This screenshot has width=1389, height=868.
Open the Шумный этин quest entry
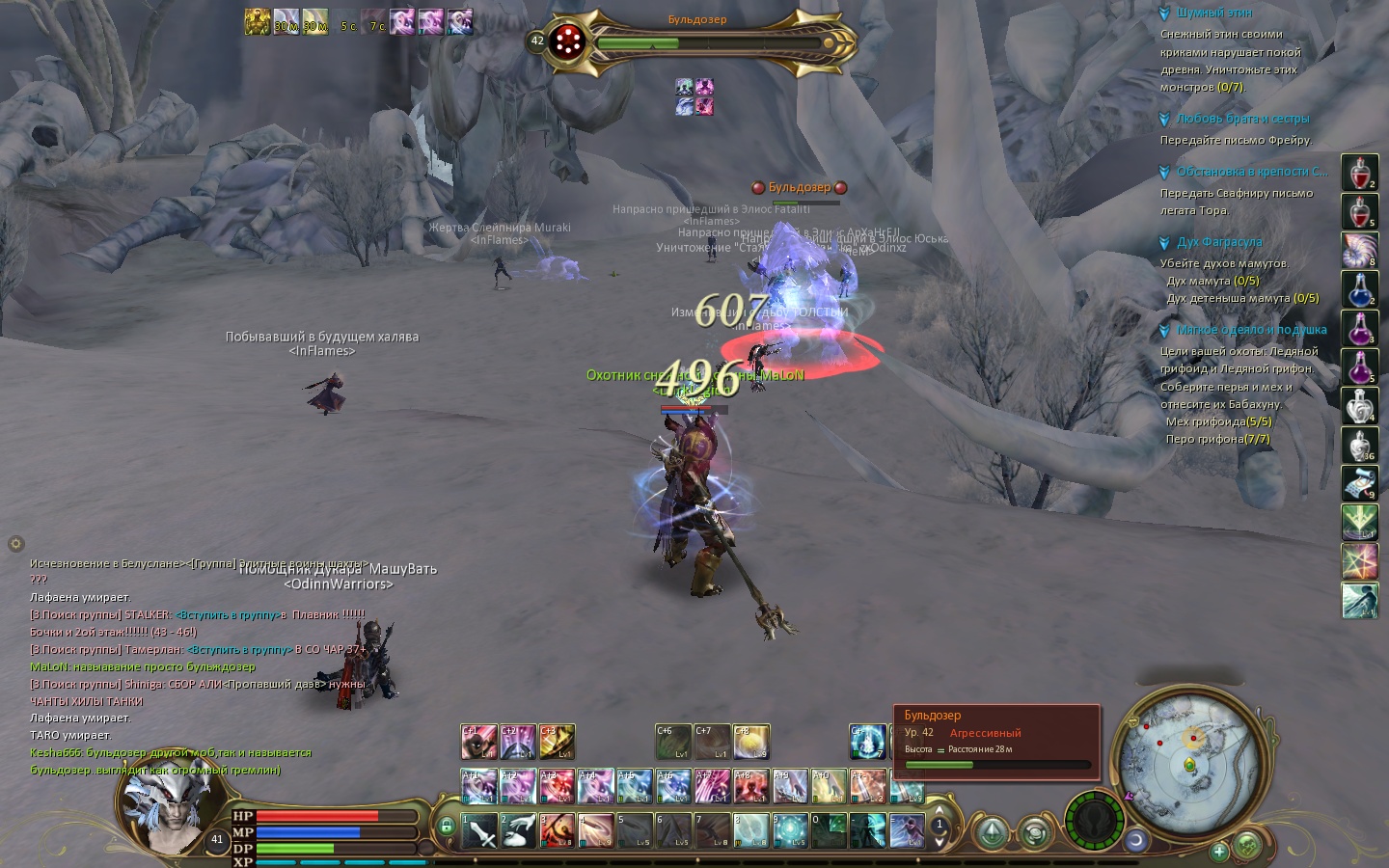1213,14
